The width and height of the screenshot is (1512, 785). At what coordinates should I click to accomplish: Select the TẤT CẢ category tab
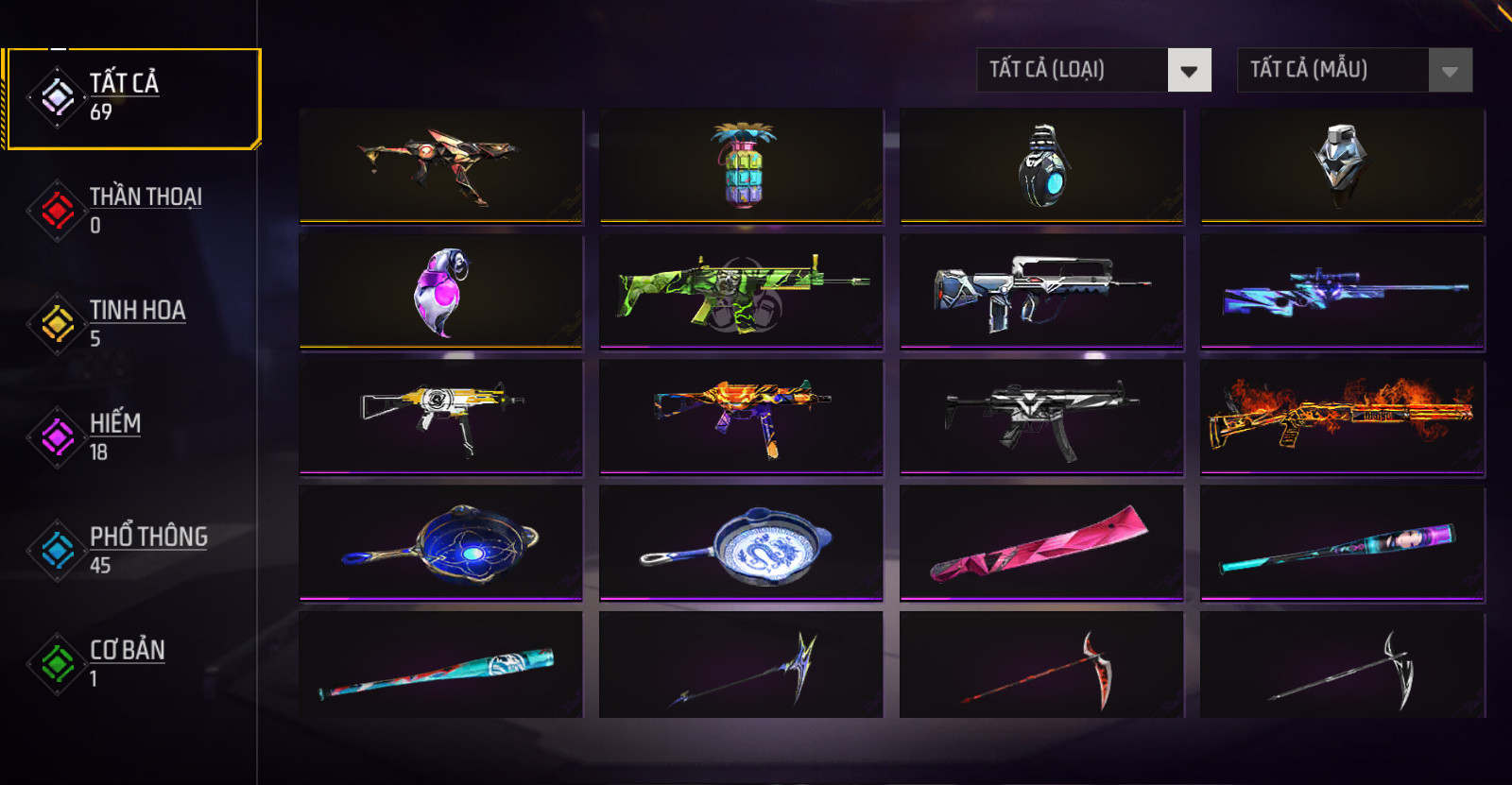(x=132, y=98)
